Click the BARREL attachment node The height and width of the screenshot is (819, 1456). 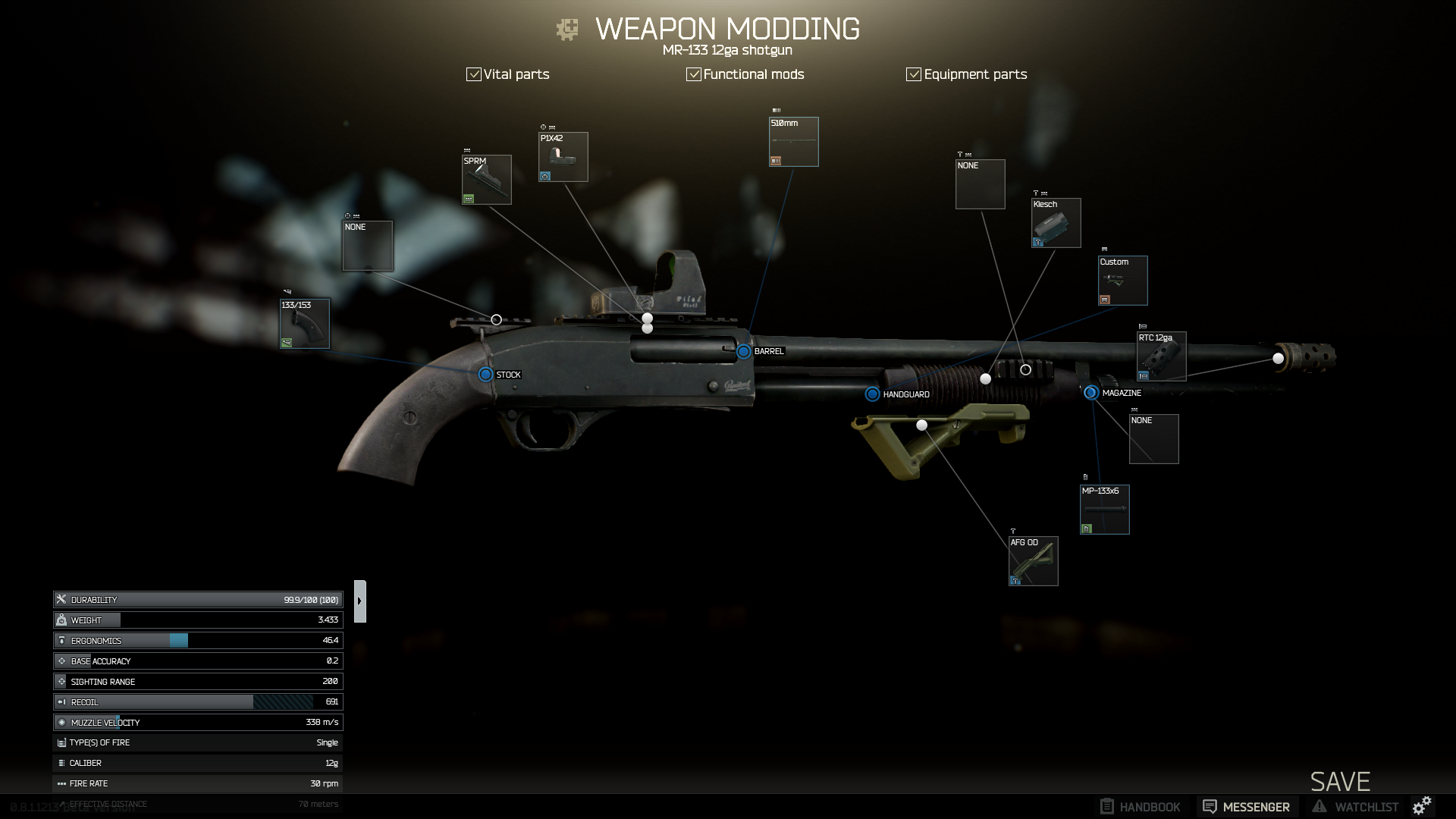pyautogui.click(x=744, y=351)
